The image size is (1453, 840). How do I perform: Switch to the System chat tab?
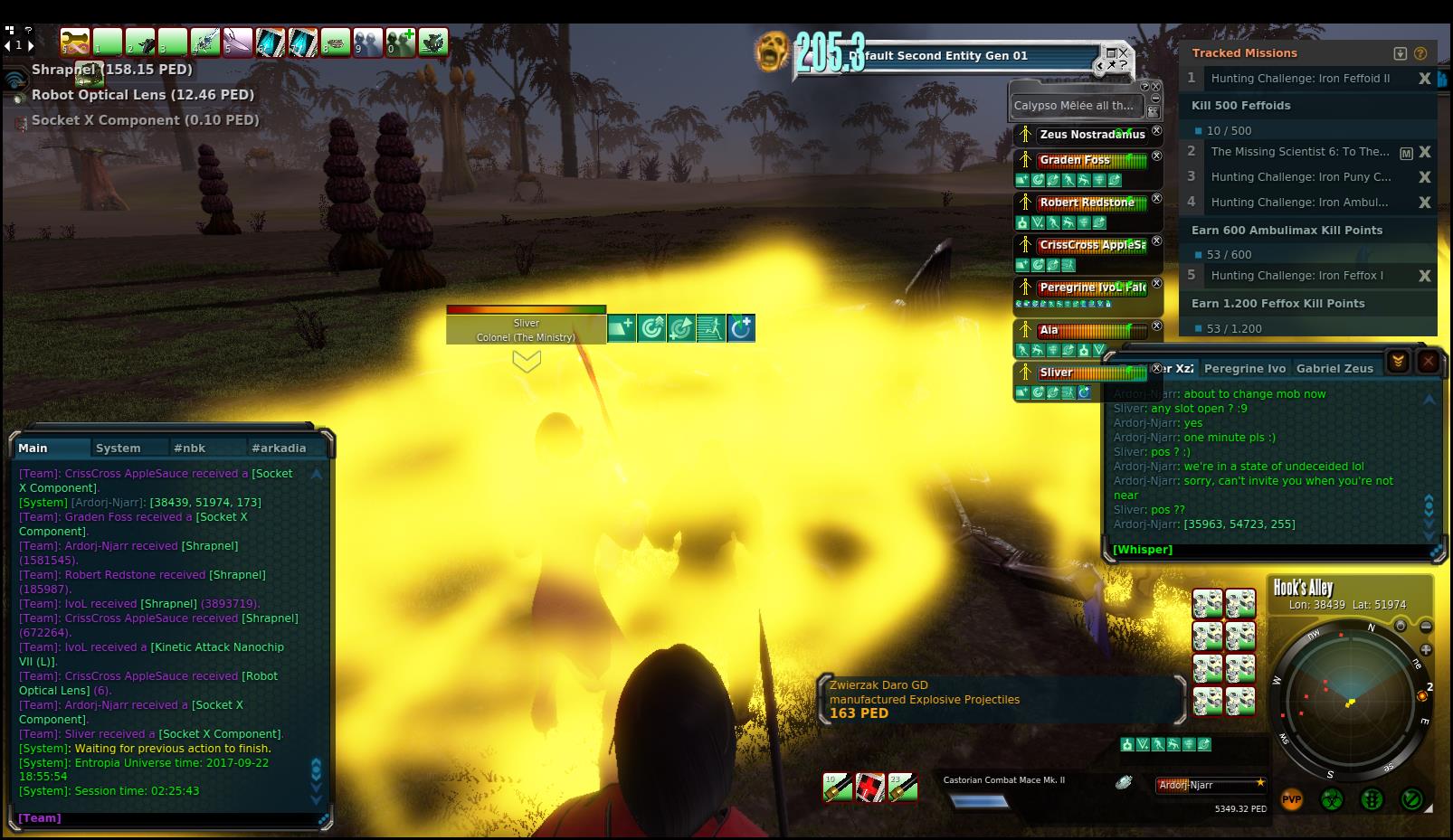[119, 448]
